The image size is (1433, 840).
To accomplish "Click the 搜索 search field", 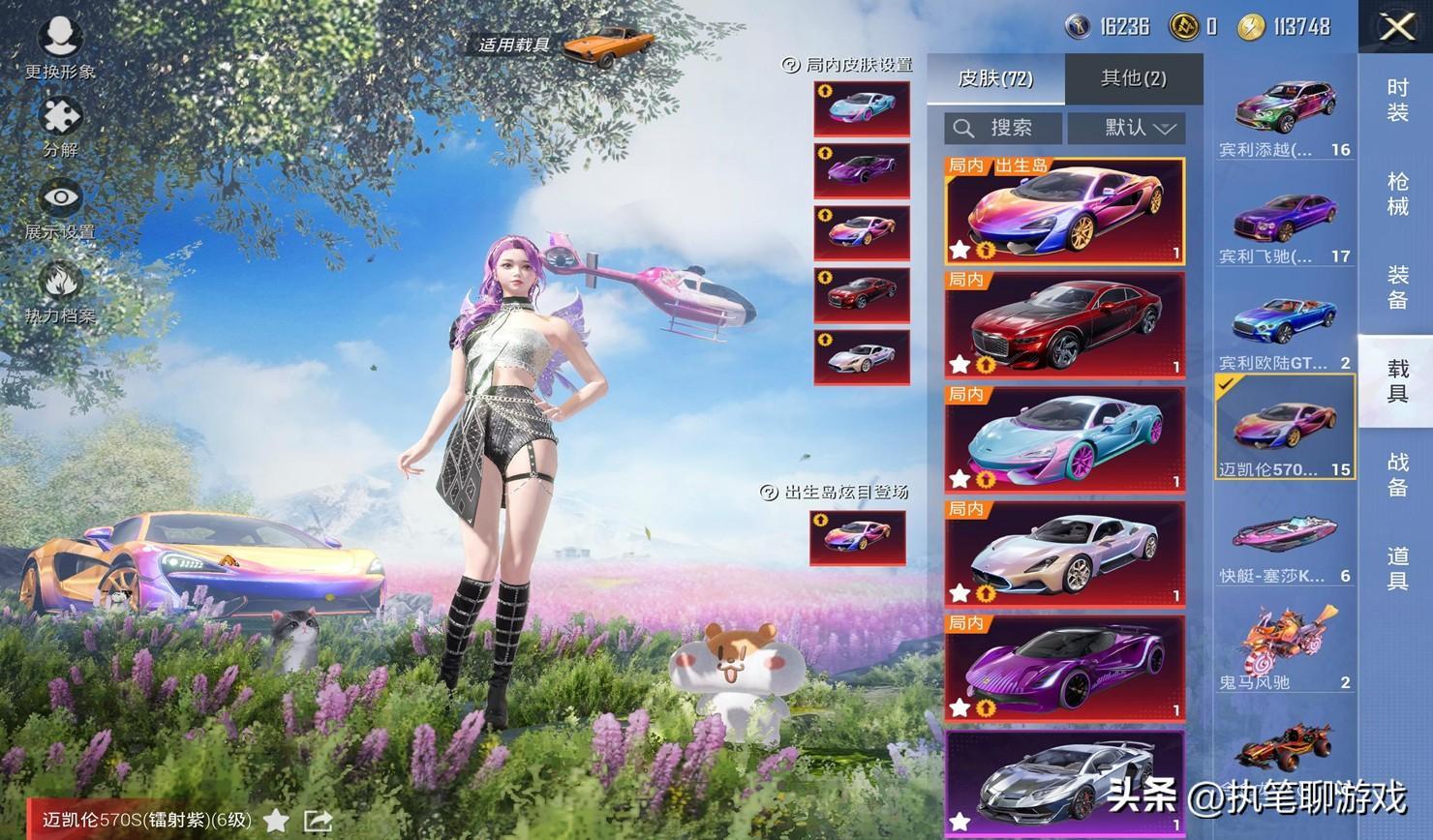I will [x=1003, y=128].
